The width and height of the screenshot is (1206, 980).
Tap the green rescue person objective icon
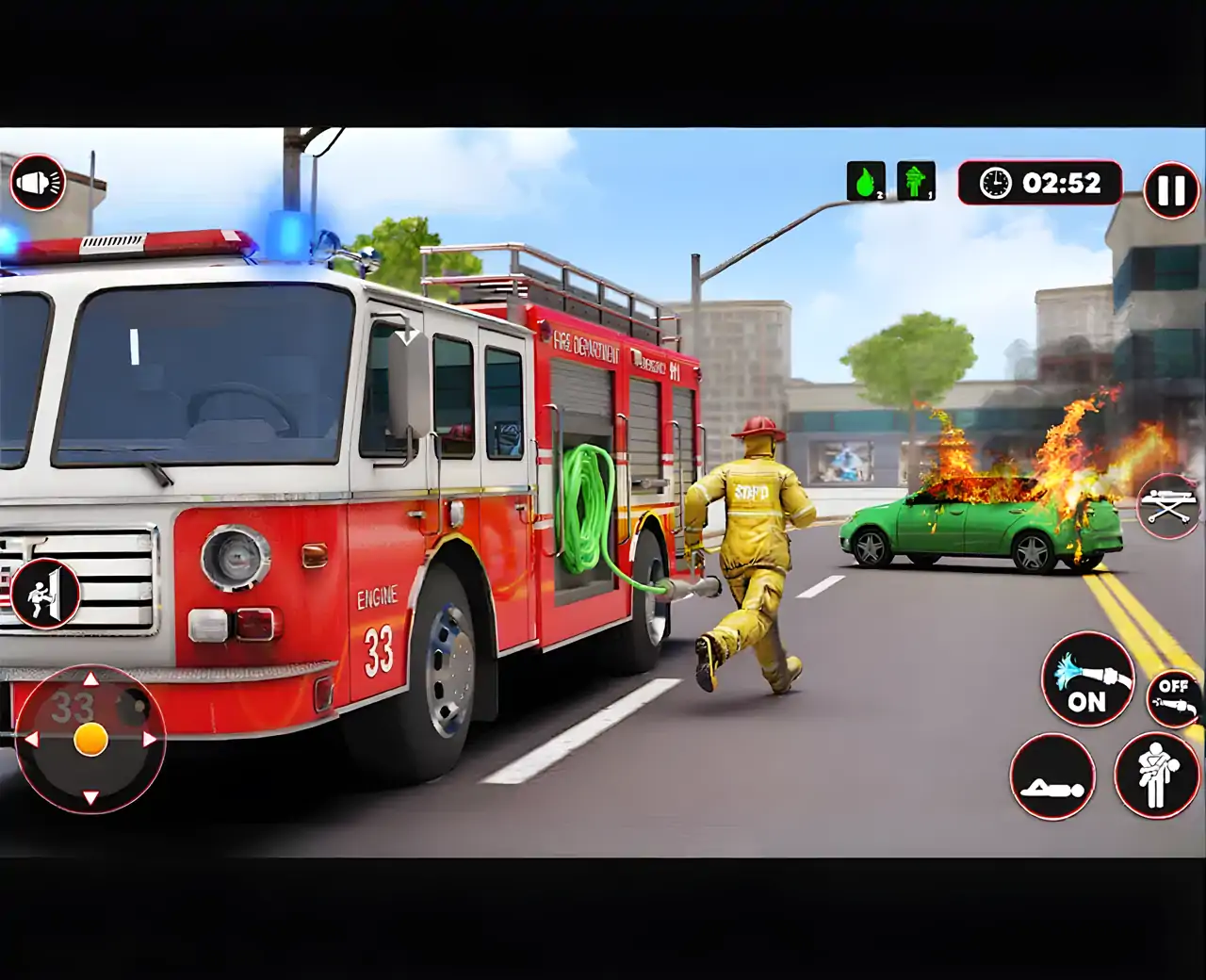pyautogui.click(x=916, y=181)
